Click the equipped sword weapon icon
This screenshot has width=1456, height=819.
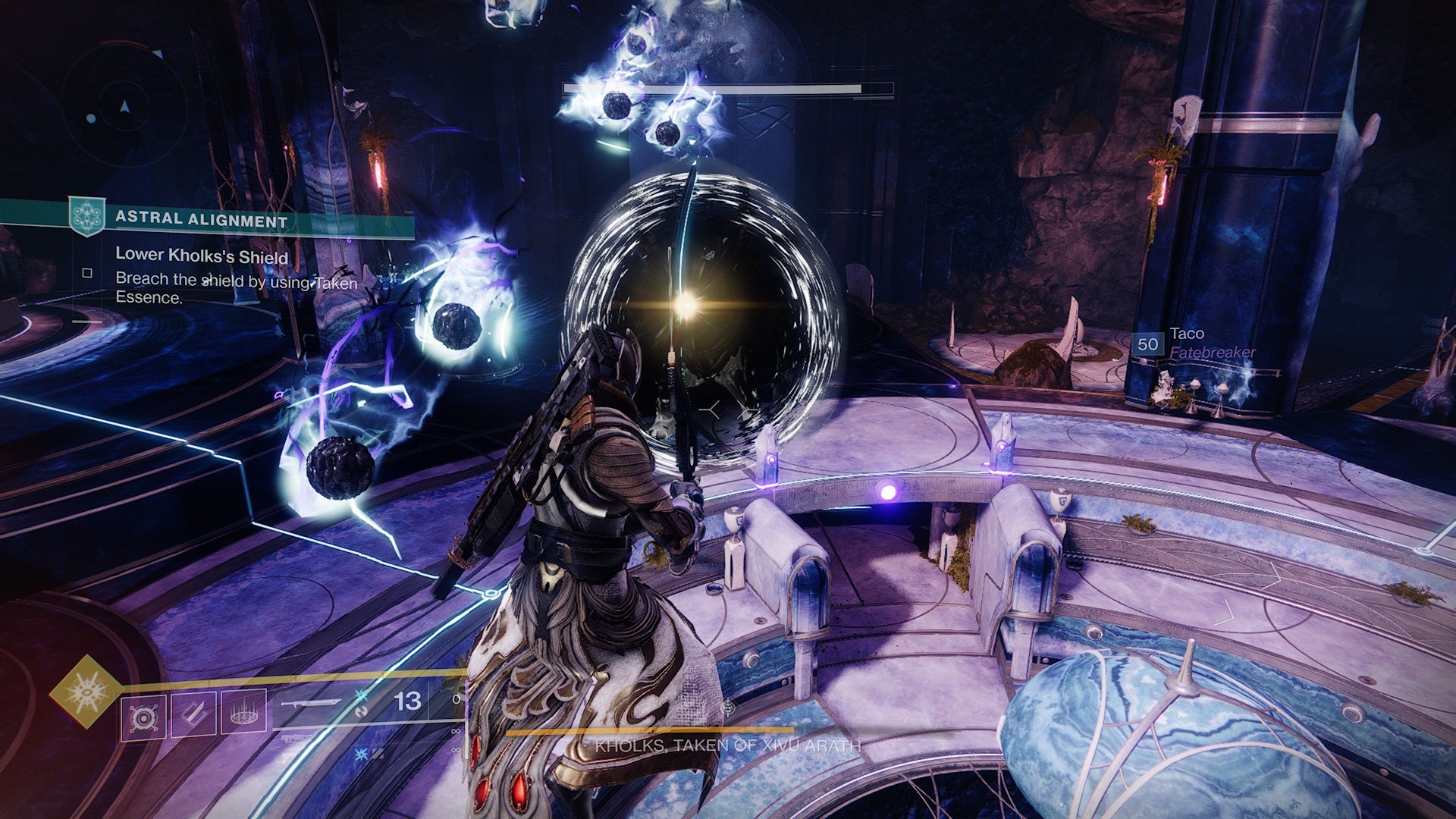coord(311,704)
